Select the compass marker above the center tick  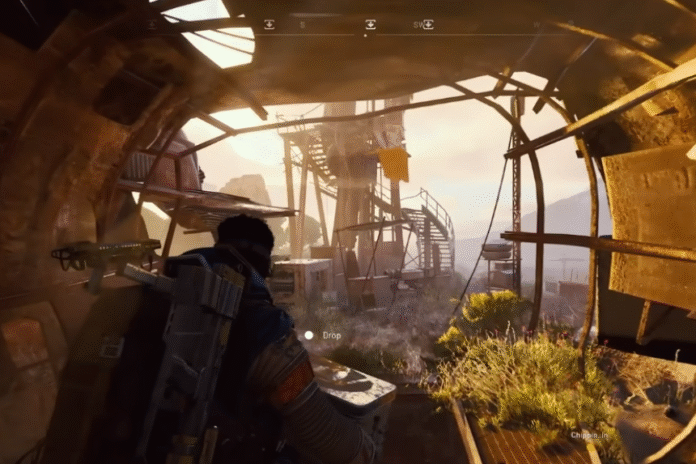(x=370, y=24)
